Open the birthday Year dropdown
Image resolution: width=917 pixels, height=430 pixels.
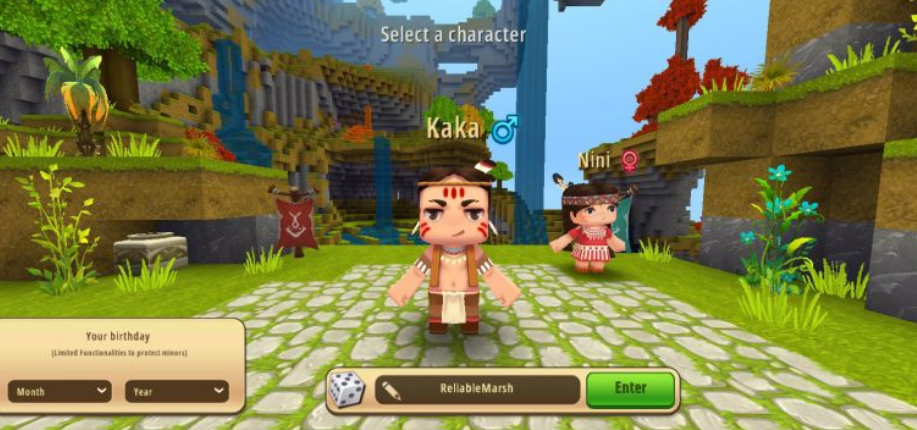pos(177,392)
